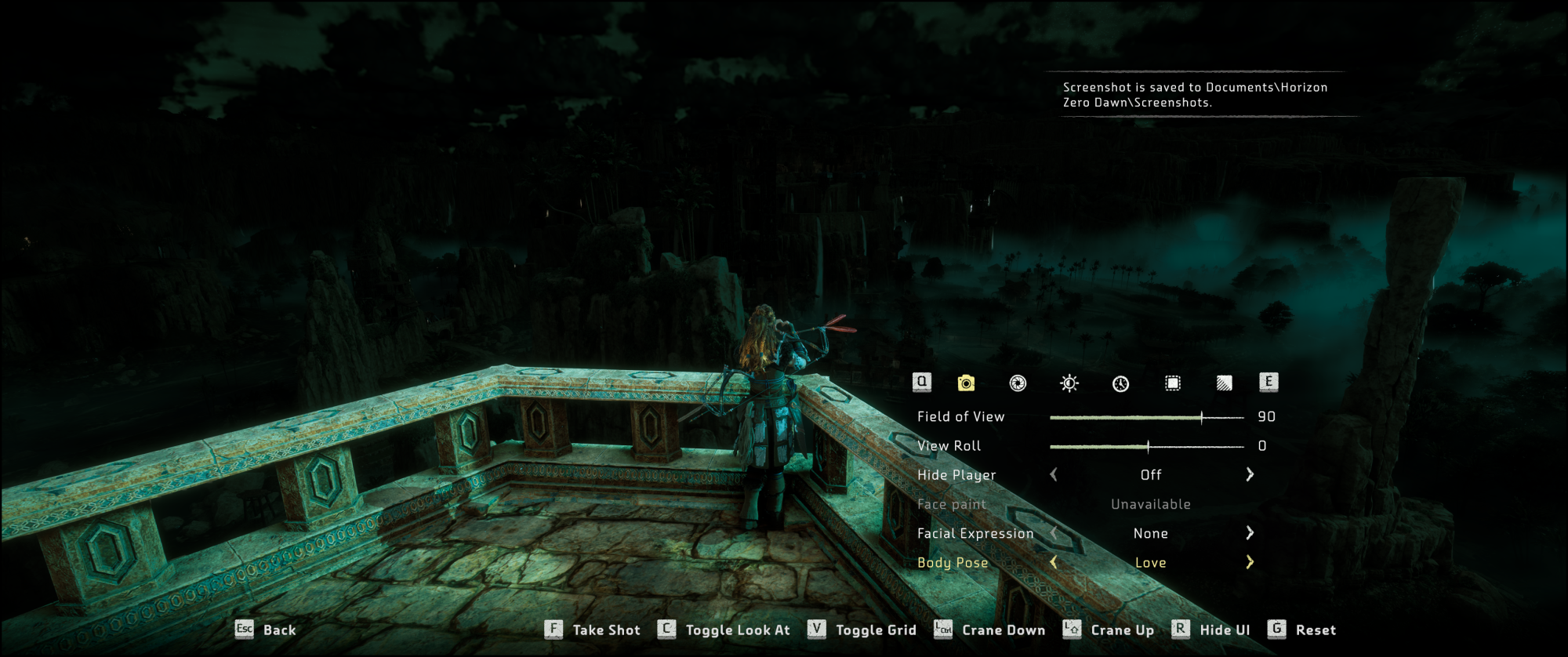Select the previous Body Pose

point(1054,562)
